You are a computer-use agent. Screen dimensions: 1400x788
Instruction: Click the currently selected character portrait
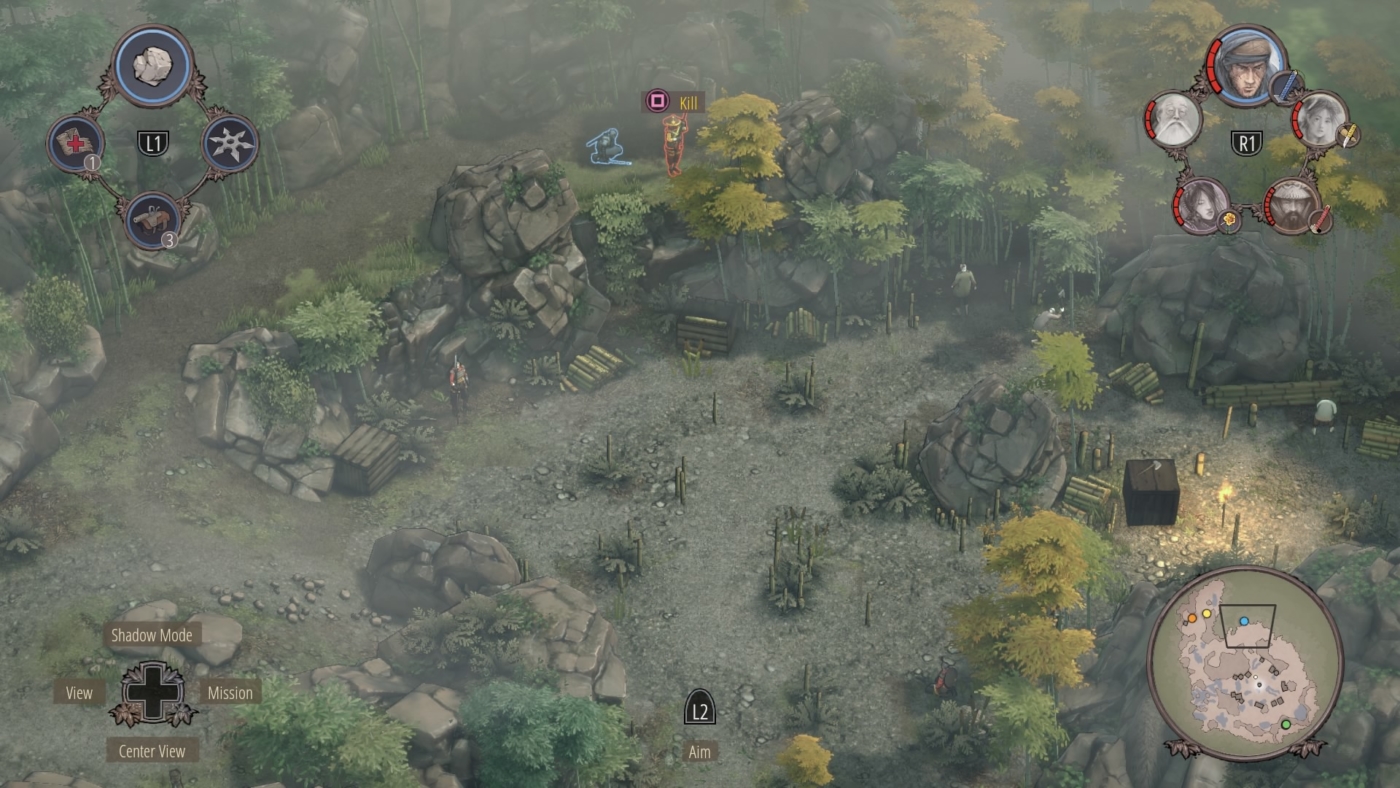1247,67
